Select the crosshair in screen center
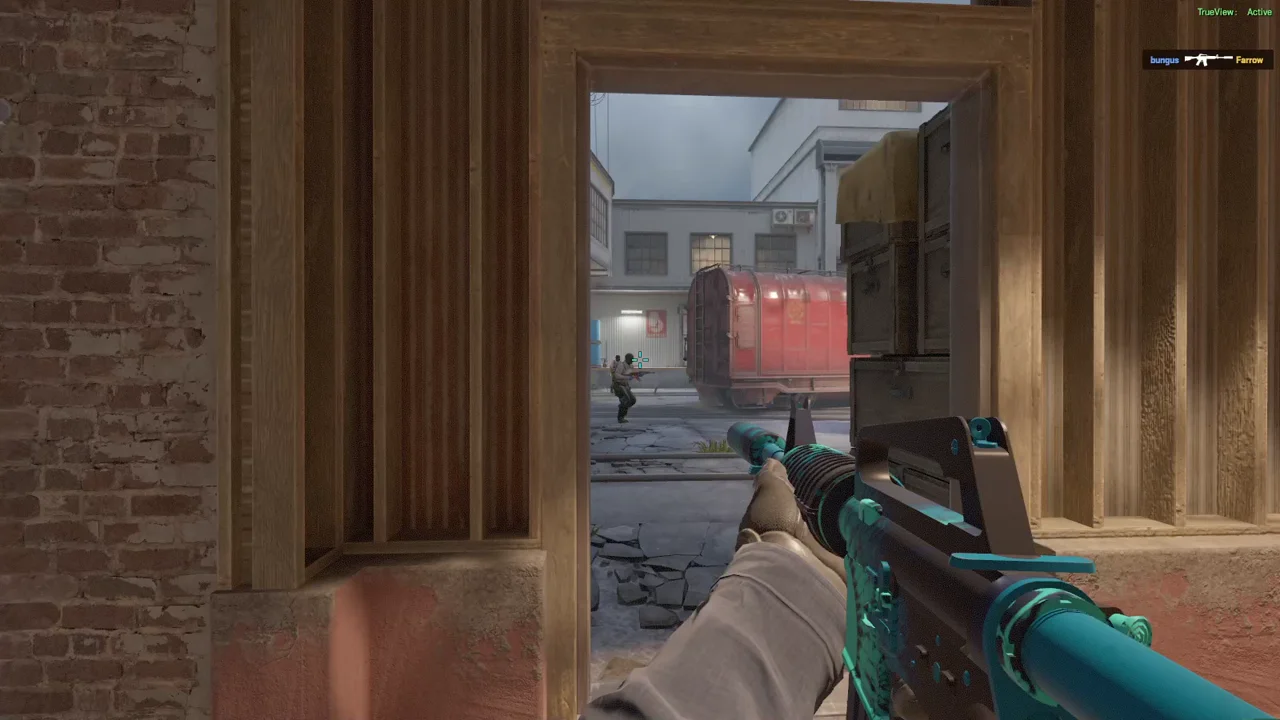 click(x=640, y=360)
